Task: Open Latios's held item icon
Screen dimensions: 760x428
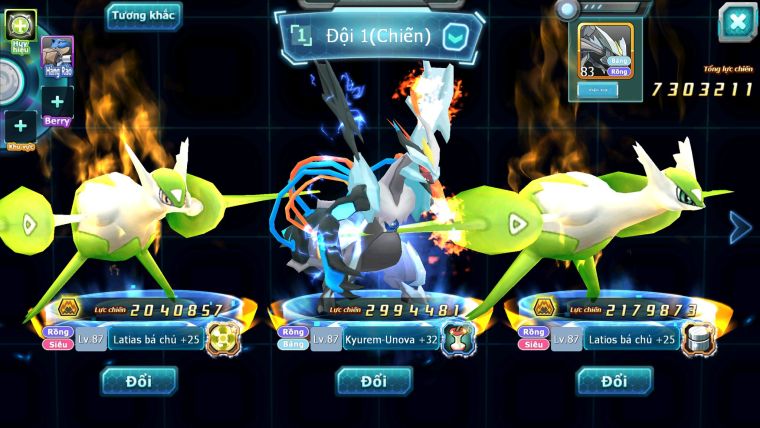Action: click(697, 339)
